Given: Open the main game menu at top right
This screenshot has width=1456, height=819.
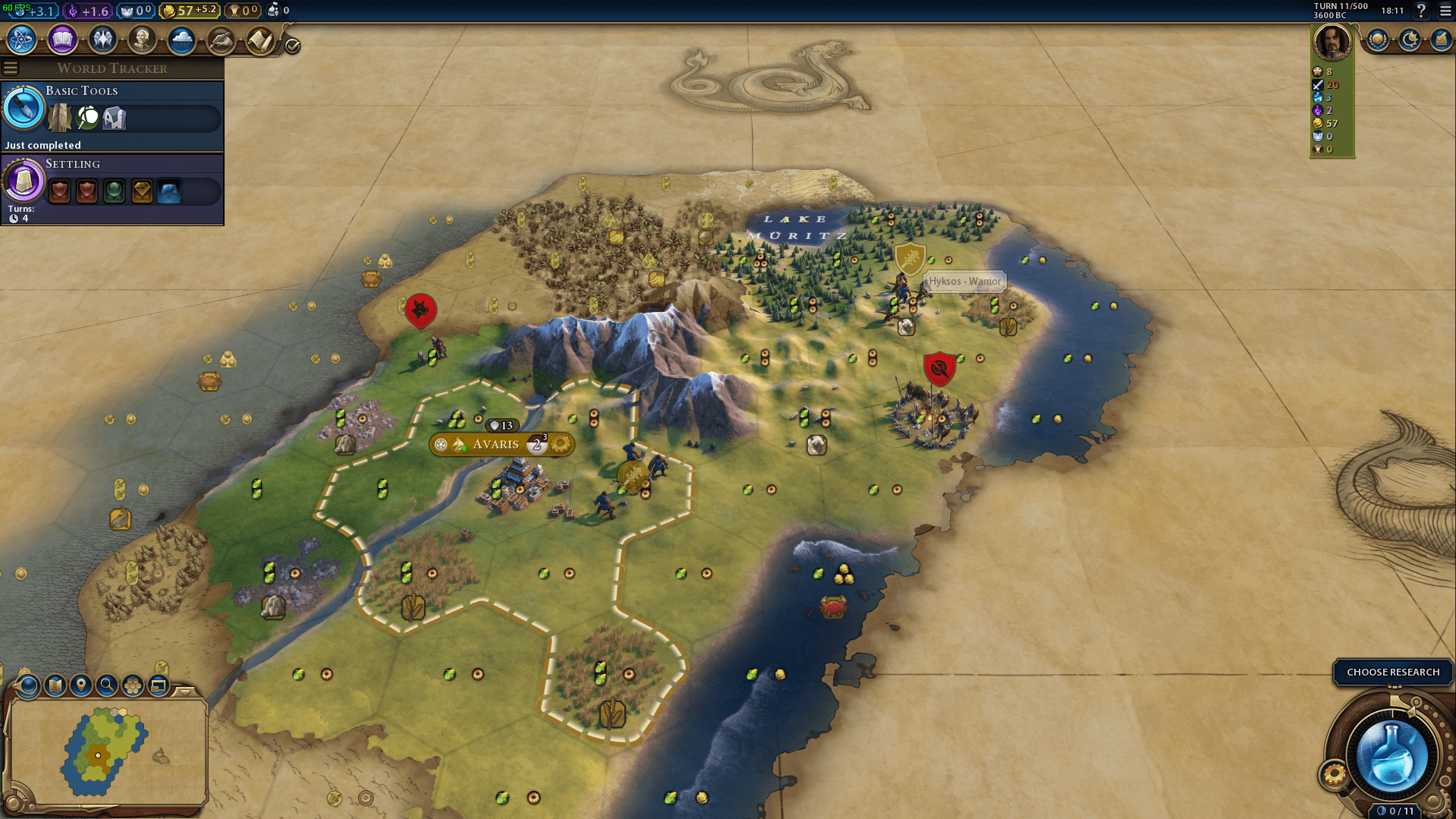Looking at the screenshot, I should (1445, 11).
